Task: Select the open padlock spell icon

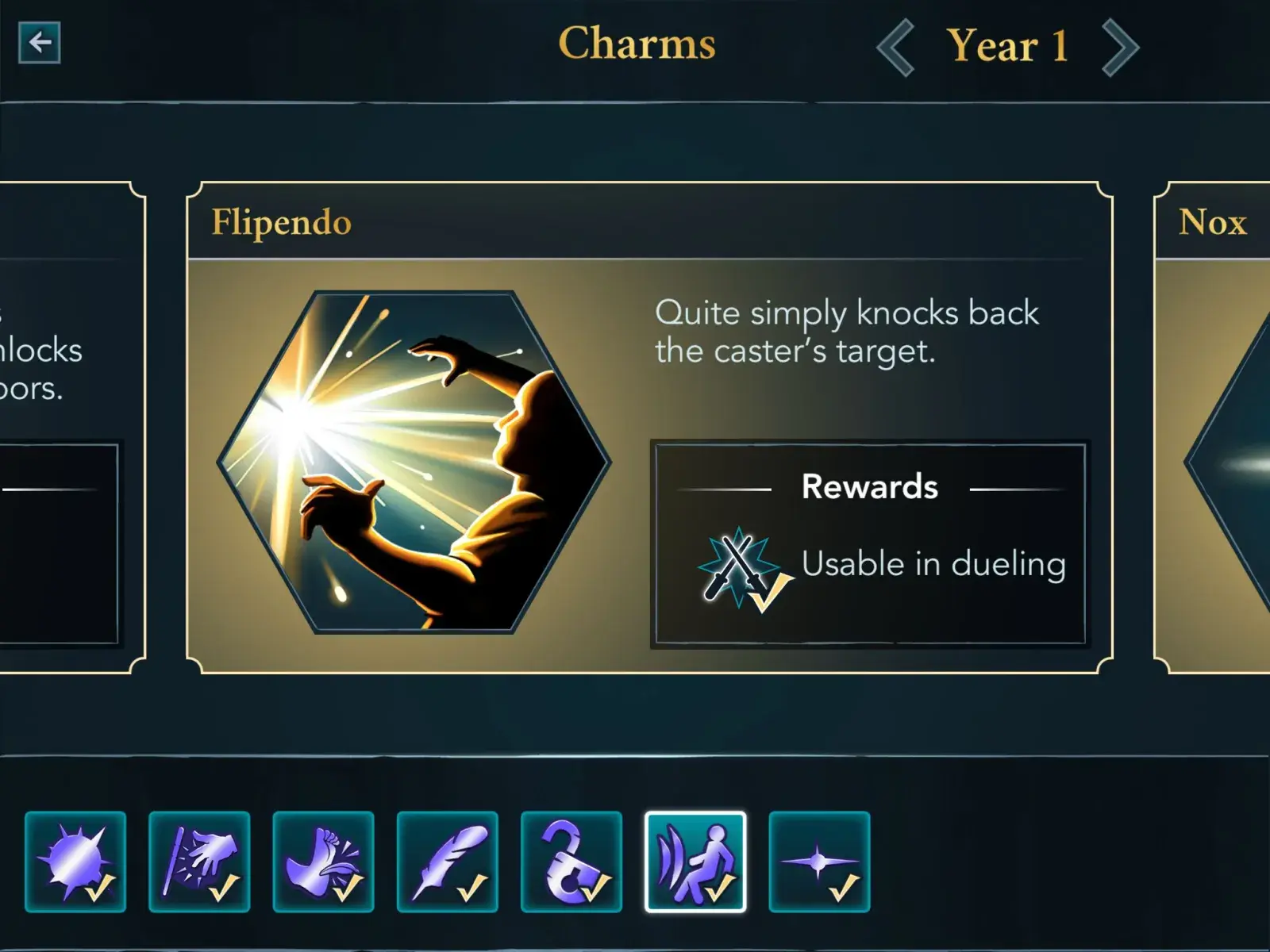Action: 571,862
